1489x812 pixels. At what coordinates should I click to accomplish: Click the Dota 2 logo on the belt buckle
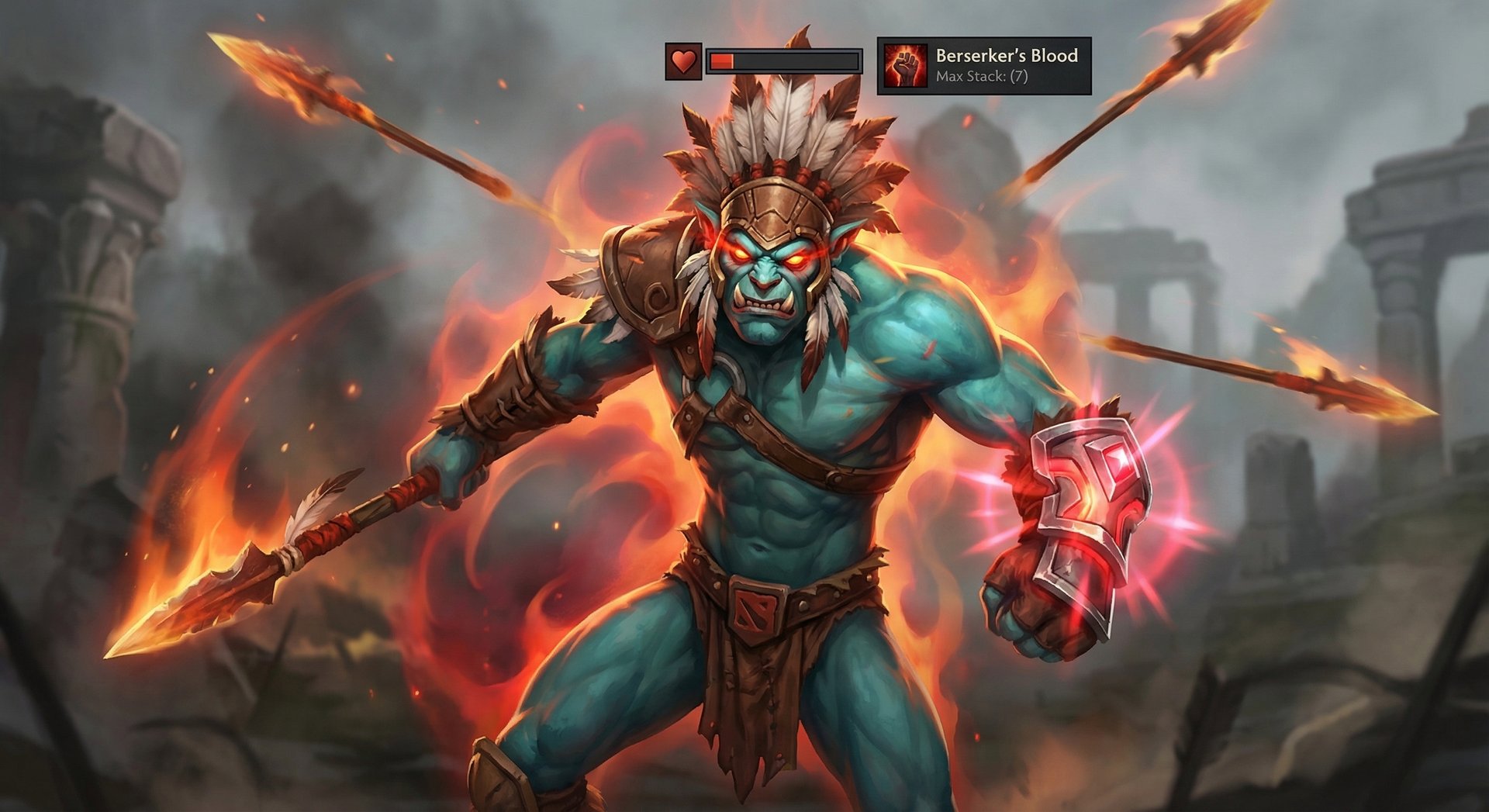click(x=756, y=610)
